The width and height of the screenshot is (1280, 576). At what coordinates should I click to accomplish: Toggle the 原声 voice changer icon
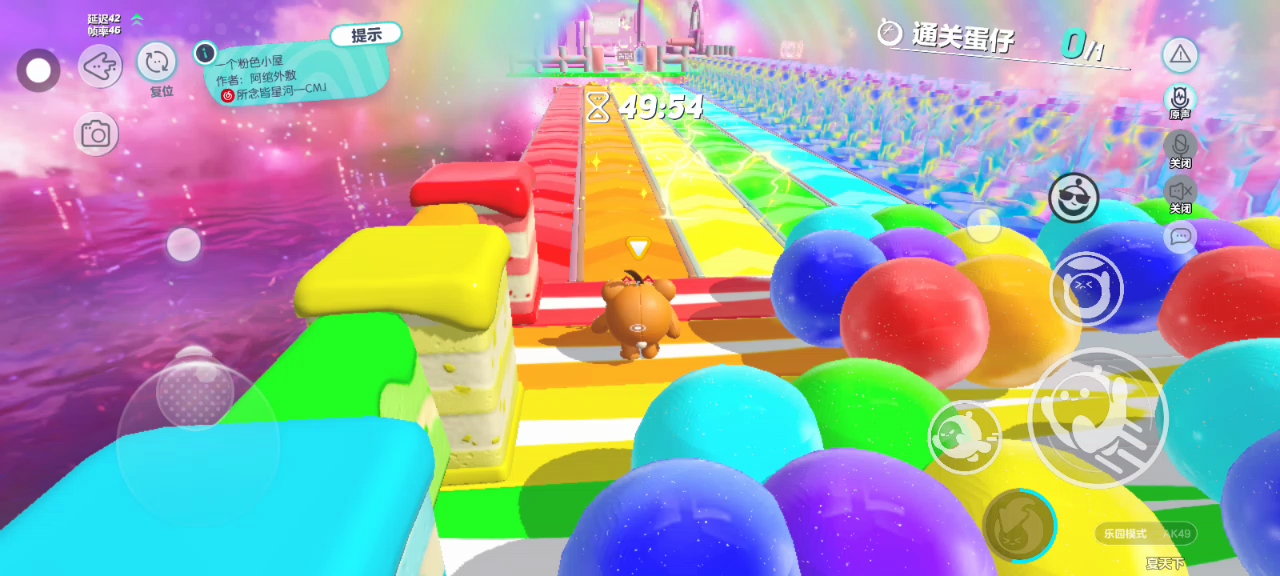point(1180,98)
